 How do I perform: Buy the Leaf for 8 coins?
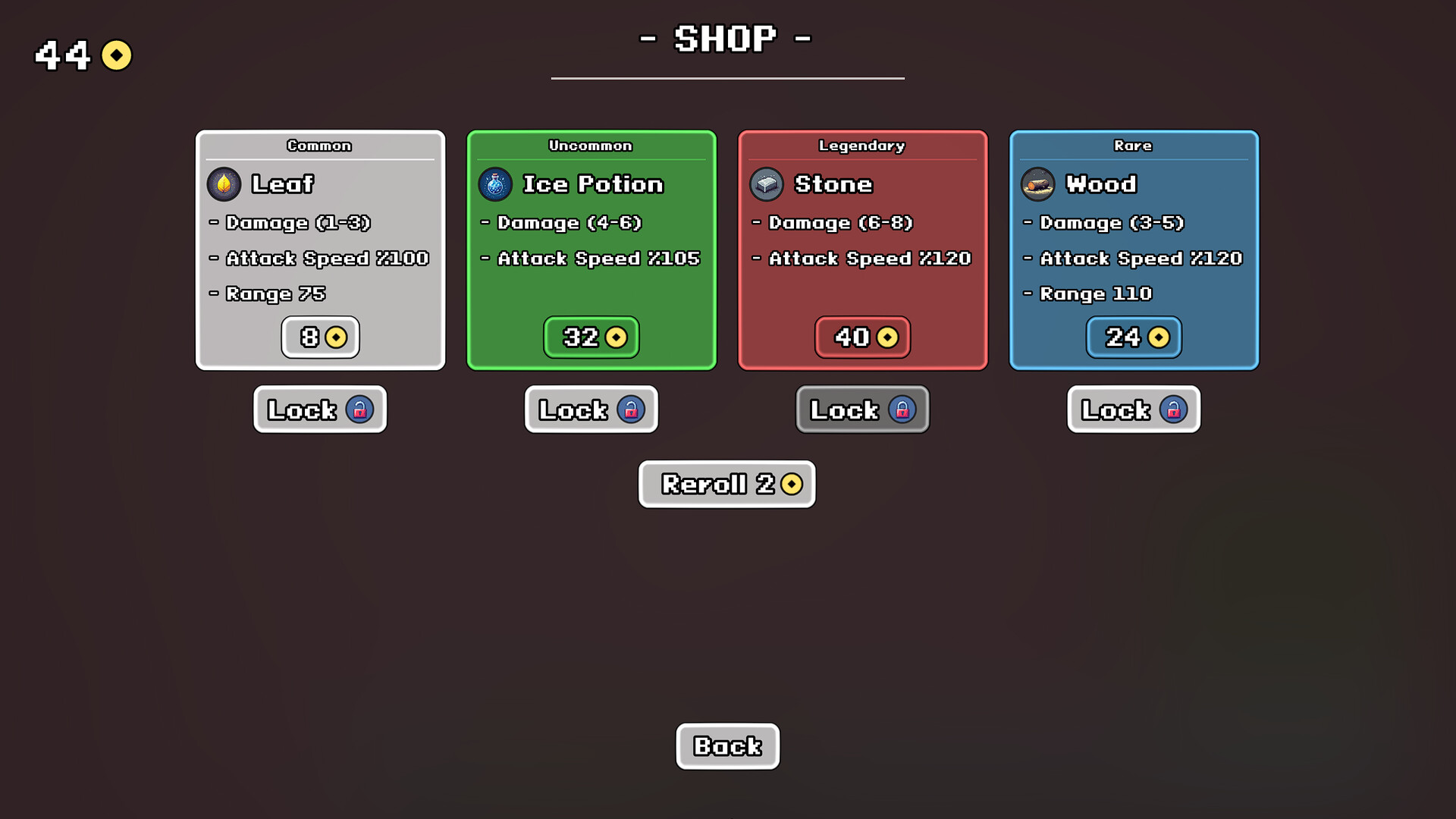coord(320,337)
